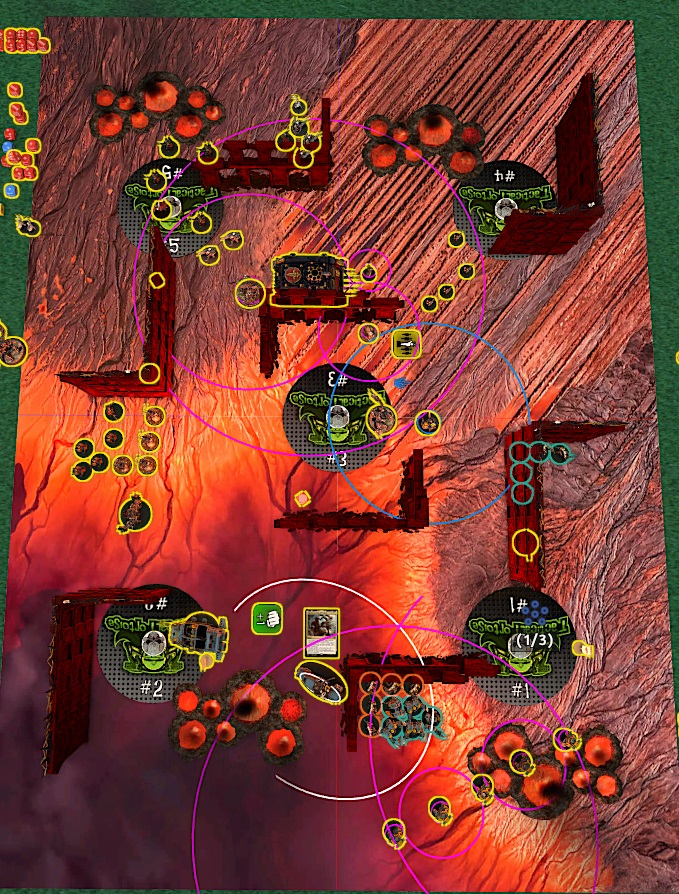
Task: Select the objective marker #2
Action: [150, 646]
